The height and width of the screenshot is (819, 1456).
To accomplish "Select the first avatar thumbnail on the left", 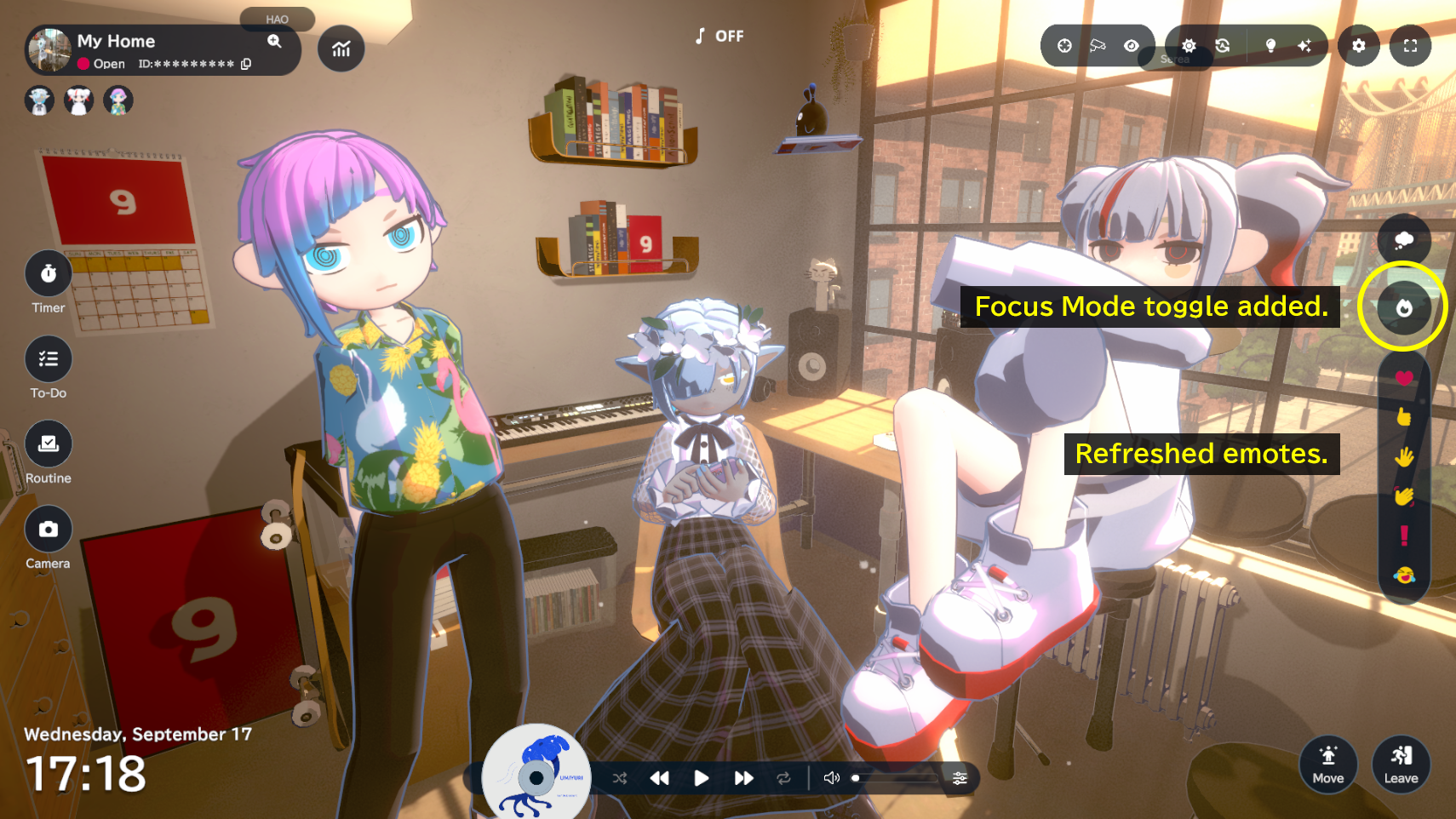I will [39, 100].
